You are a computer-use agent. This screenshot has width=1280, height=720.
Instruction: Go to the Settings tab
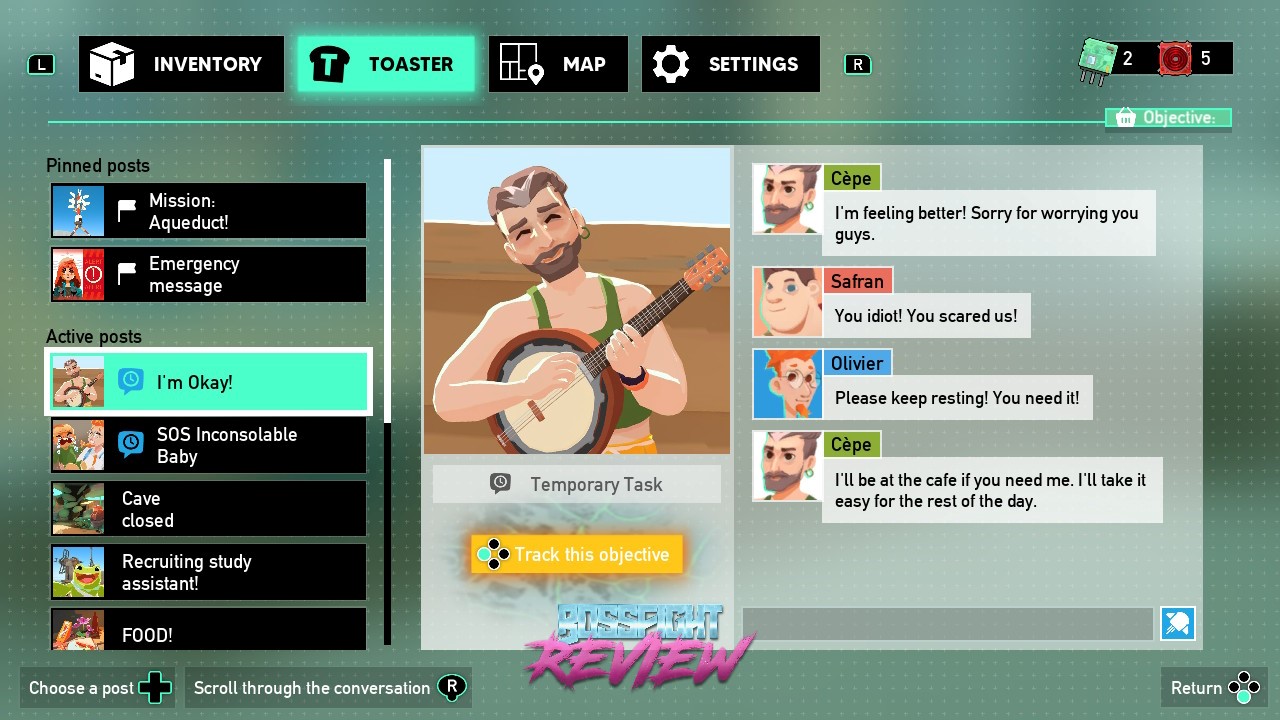pyautogui.click(x=730, y=64)
